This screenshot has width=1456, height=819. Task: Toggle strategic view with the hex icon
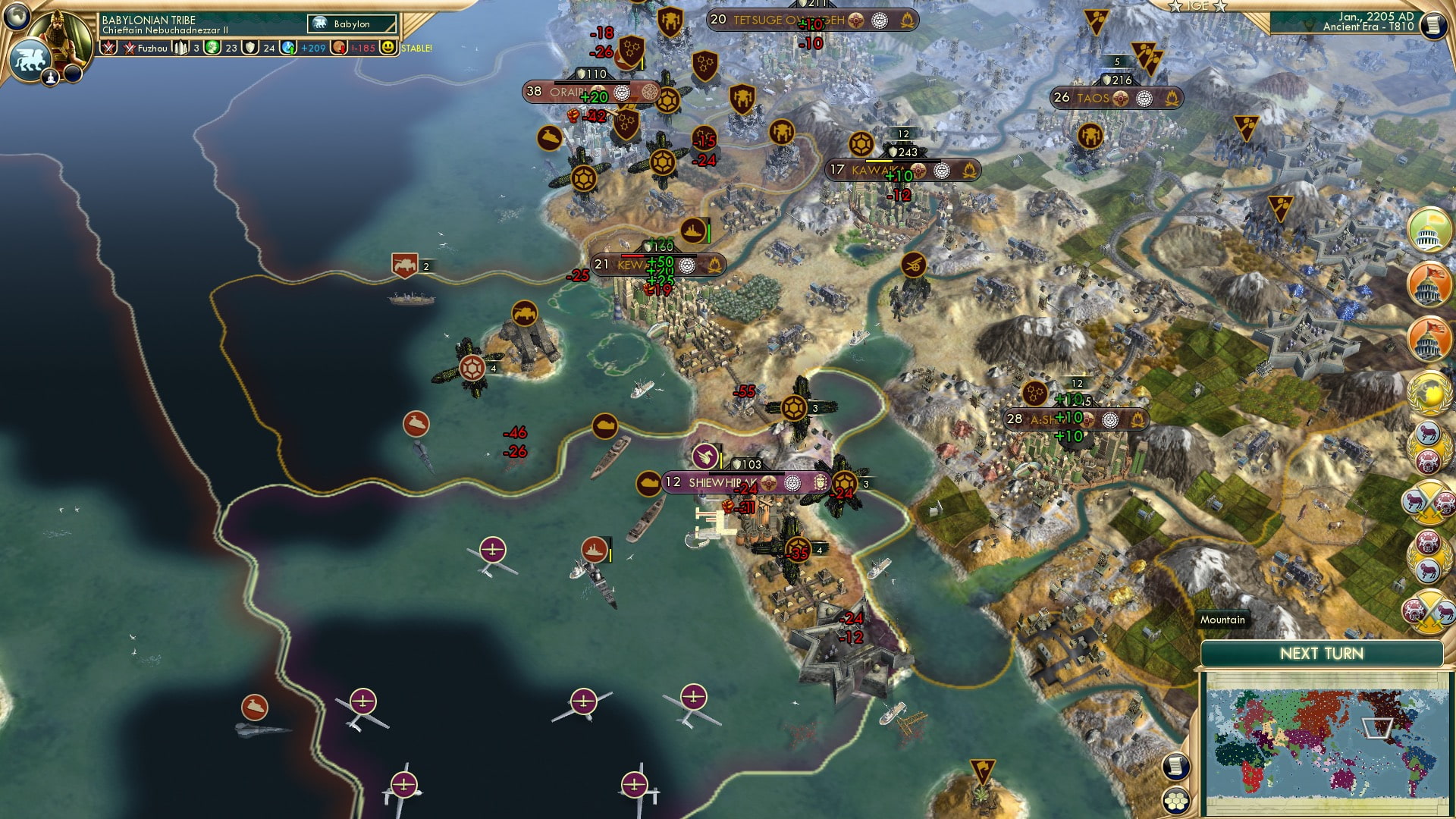tap(1175, 800)
